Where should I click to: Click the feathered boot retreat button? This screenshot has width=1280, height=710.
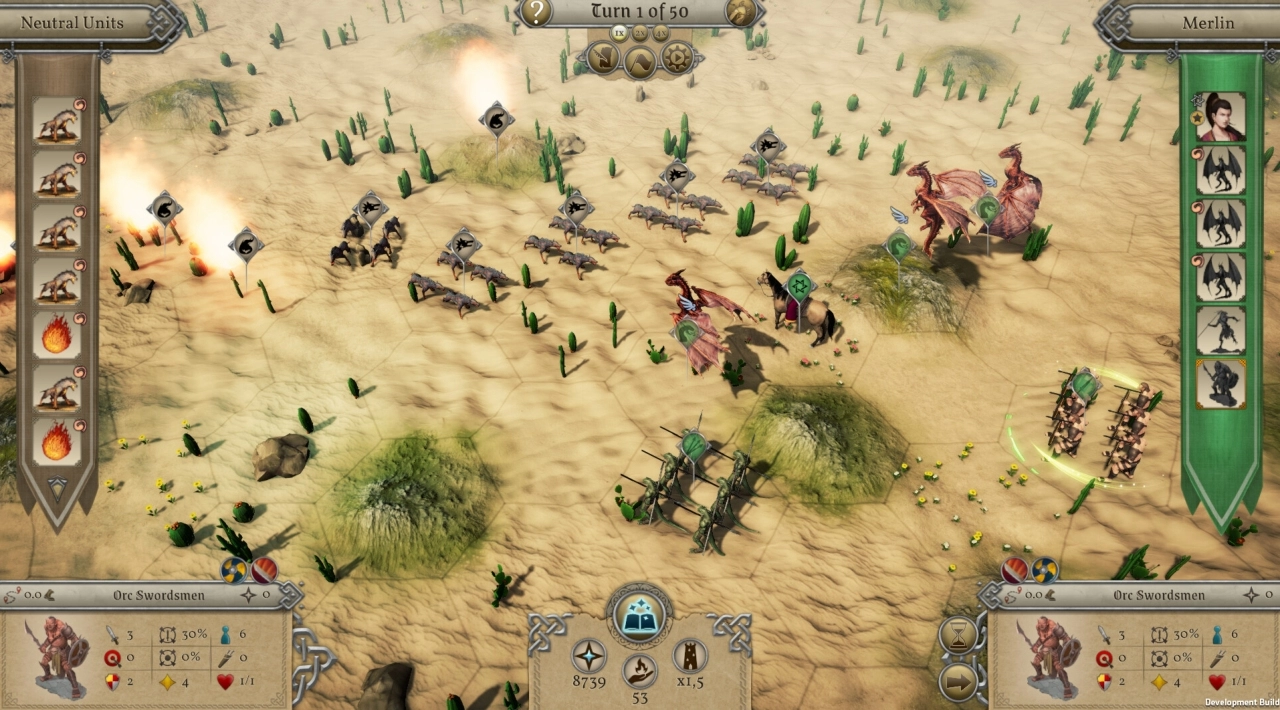604,57
